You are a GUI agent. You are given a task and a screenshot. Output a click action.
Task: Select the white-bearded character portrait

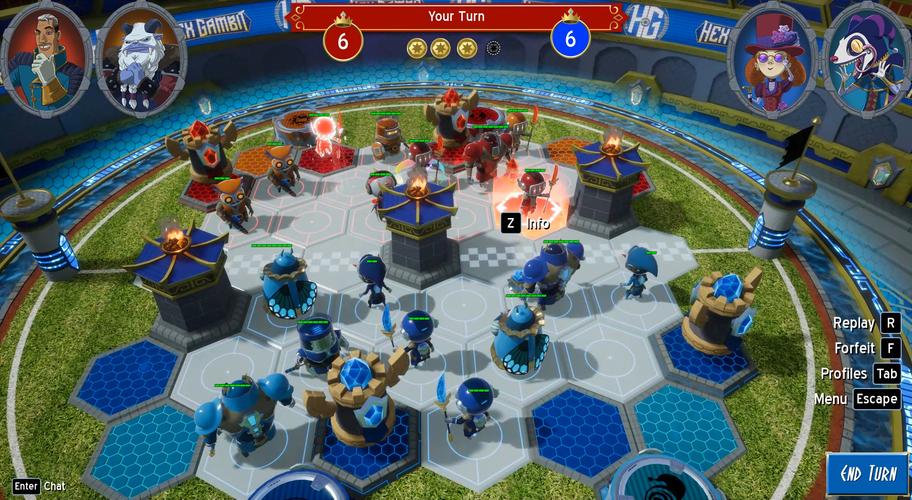pos(140,60)
